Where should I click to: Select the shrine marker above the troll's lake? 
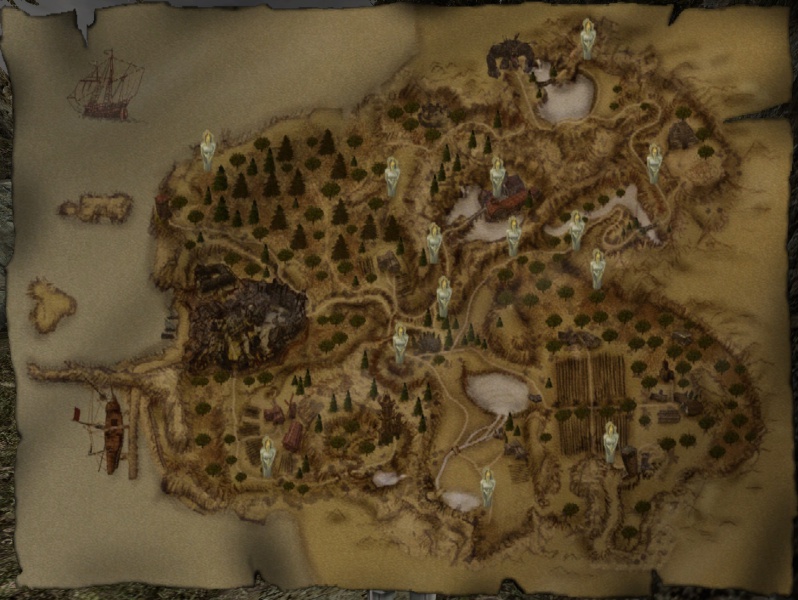(x=588, y=40)
